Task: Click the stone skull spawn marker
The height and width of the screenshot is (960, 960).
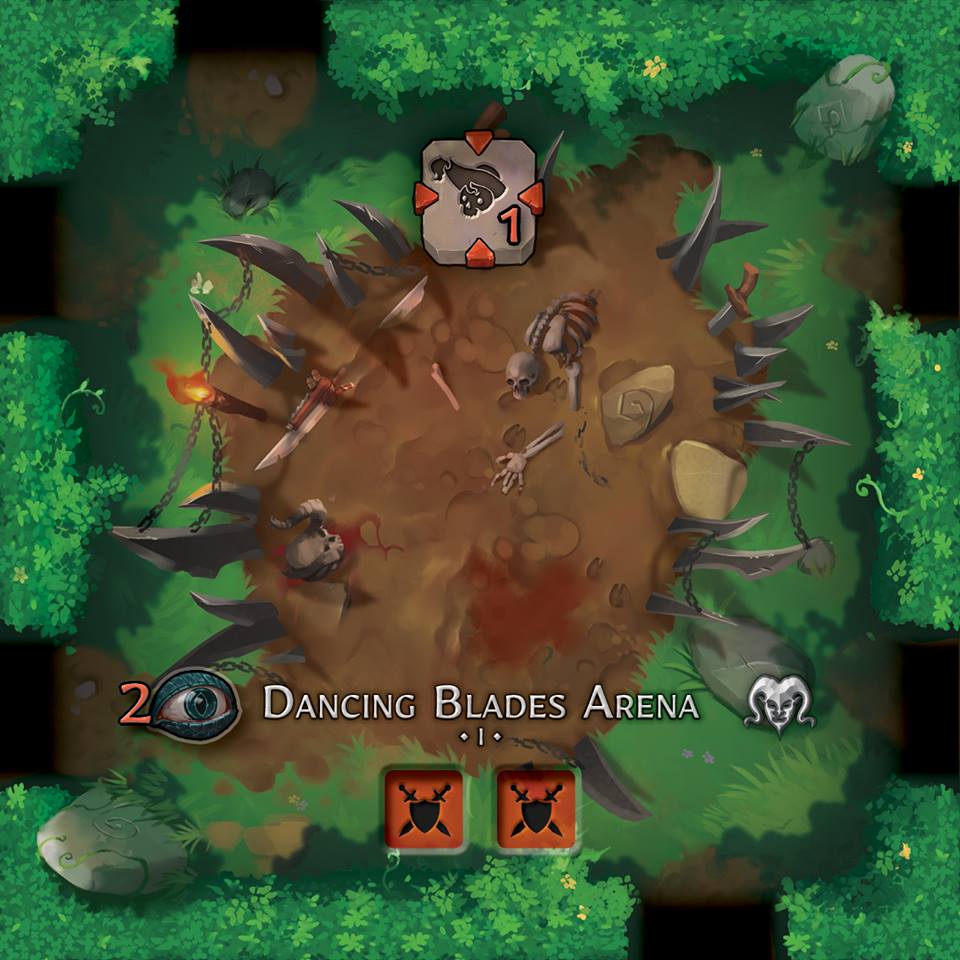Action: [480, 200]
